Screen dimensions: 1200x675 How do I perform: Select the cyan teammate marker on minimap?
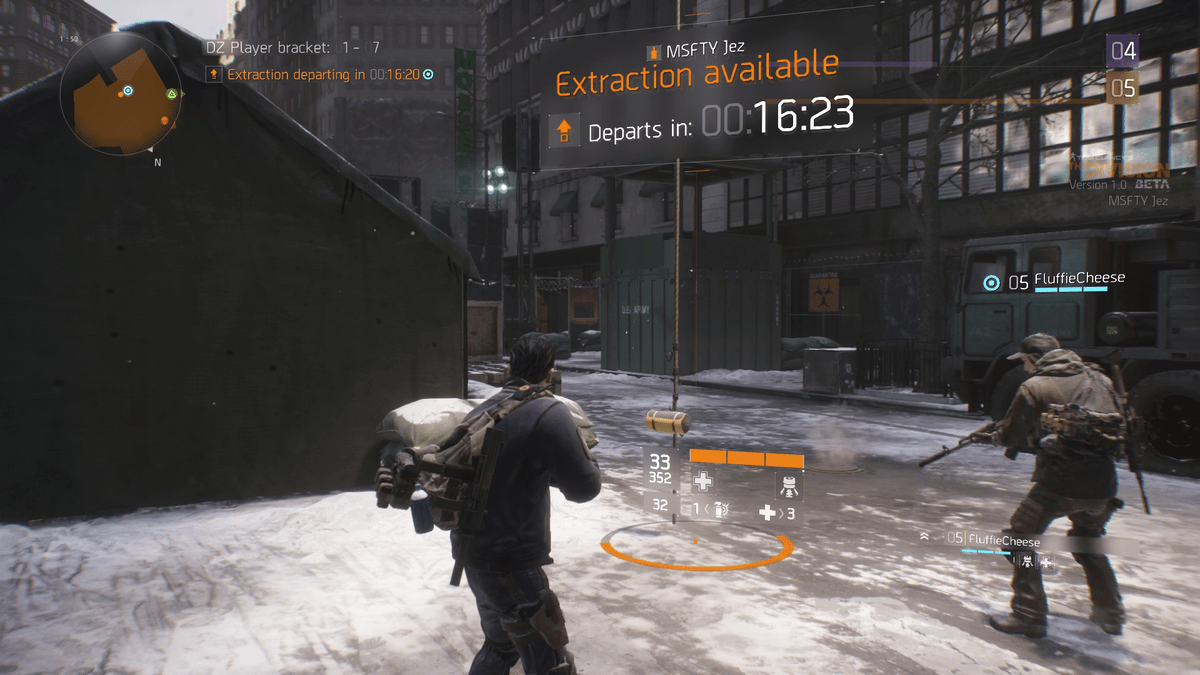(x=128, y=90)
